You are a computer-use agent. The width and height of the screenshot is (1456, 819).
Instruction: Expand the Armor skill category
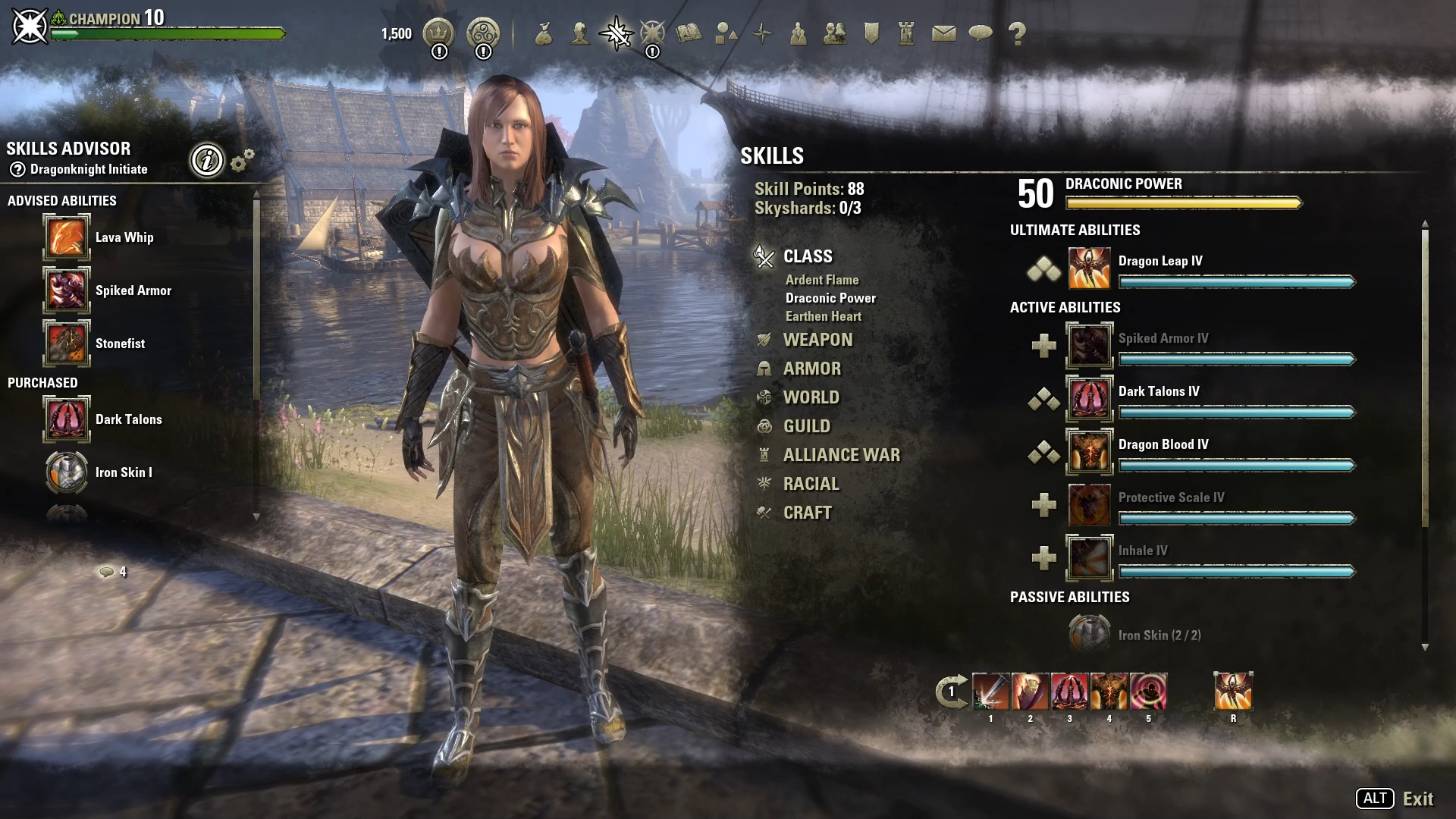[811, 369]
